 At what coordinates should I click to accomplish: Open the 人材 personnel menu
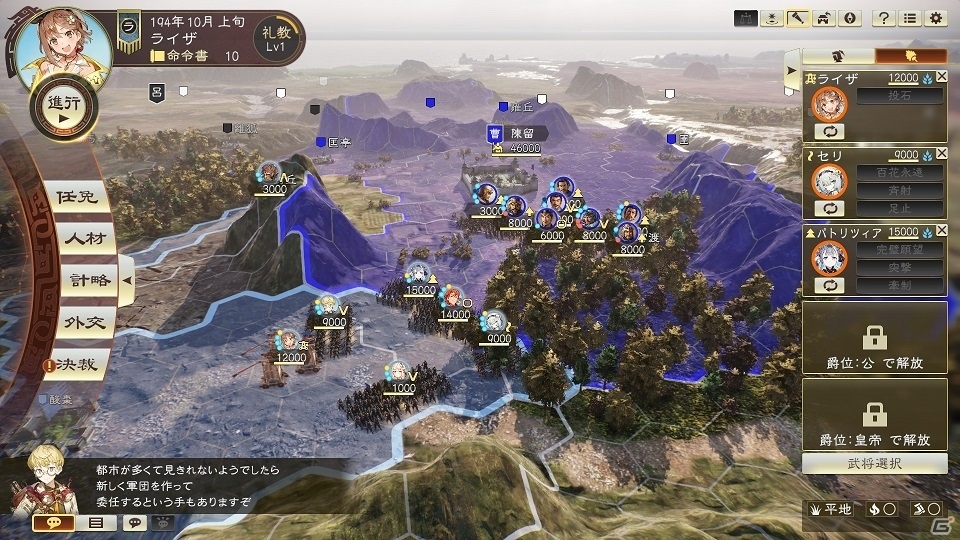point(80,240)
